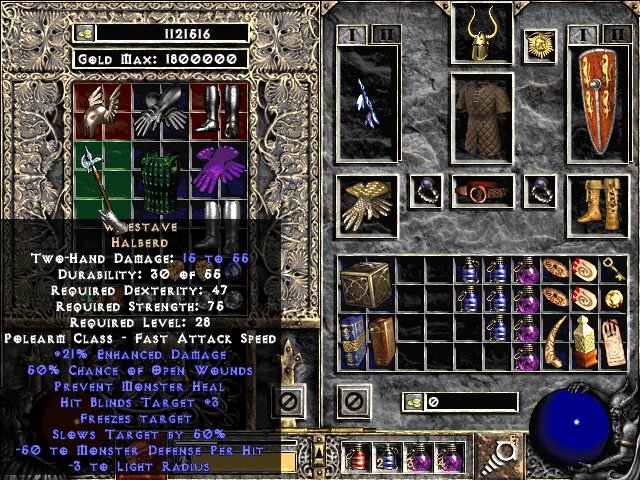Pick up the blue tome in inventory
640x480 pixels.
(352, 340)
